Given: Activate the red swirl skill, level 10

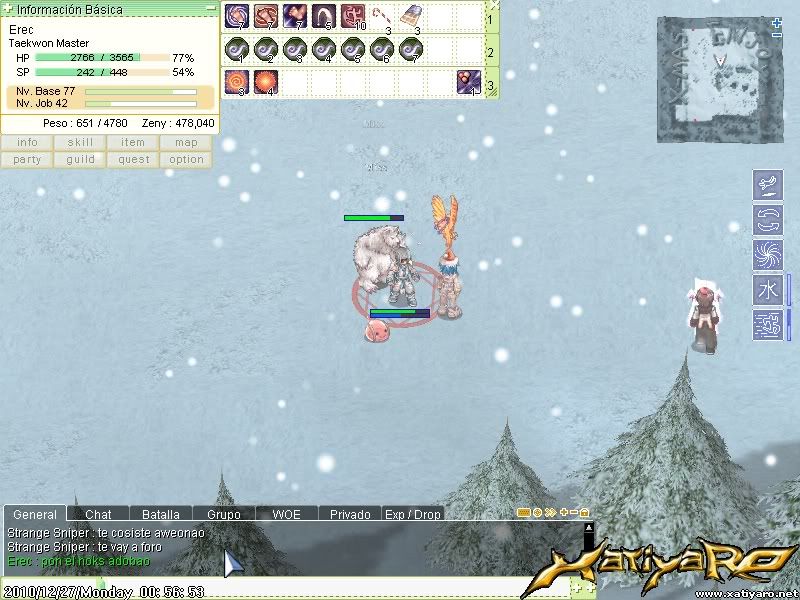Looking at the screenshot, I should coord(353,16).
